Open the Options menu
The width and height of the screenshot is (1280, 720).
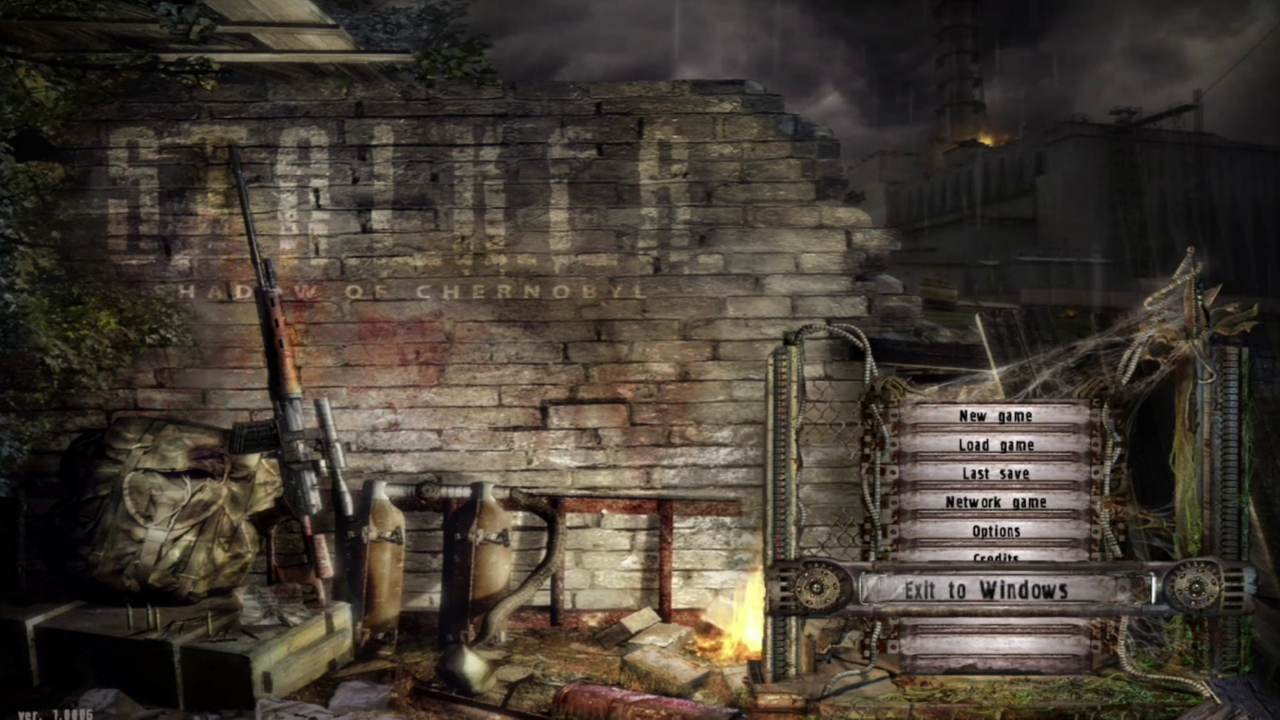(995, 531)
